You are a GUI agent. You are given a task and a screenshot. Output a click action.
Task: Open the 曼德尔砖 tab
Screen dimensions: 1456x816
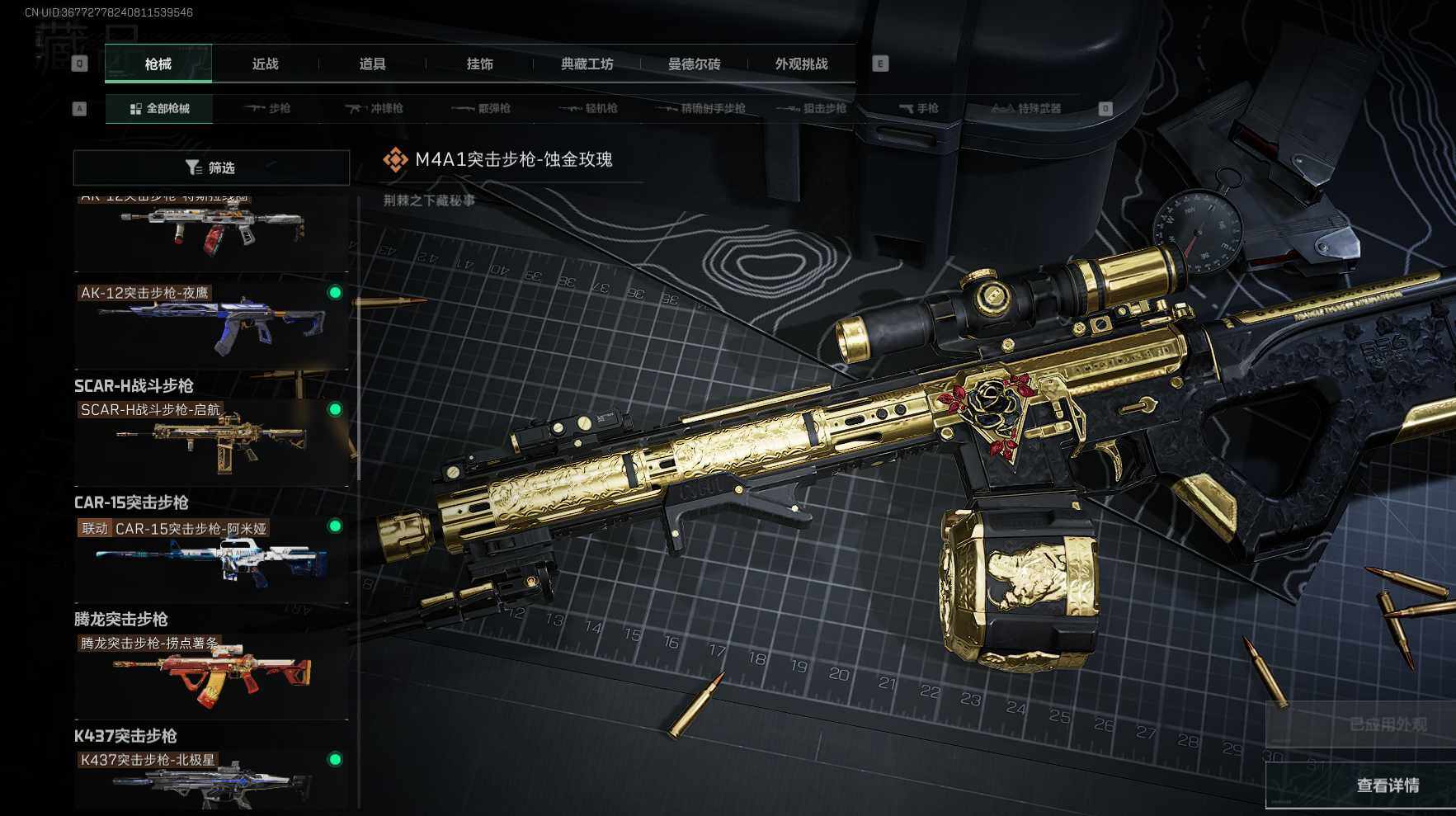[x=694, y=64]
